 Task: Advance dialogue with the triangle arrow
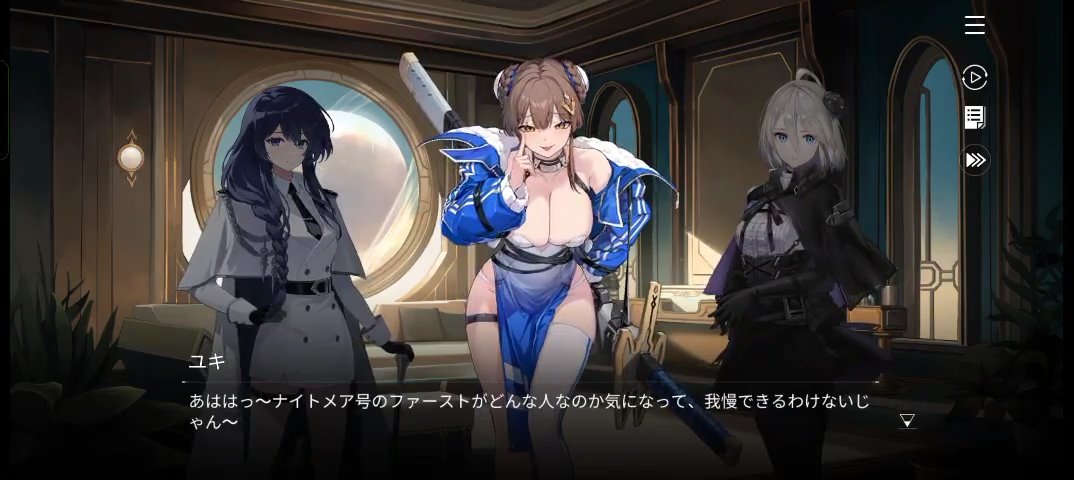907,421
